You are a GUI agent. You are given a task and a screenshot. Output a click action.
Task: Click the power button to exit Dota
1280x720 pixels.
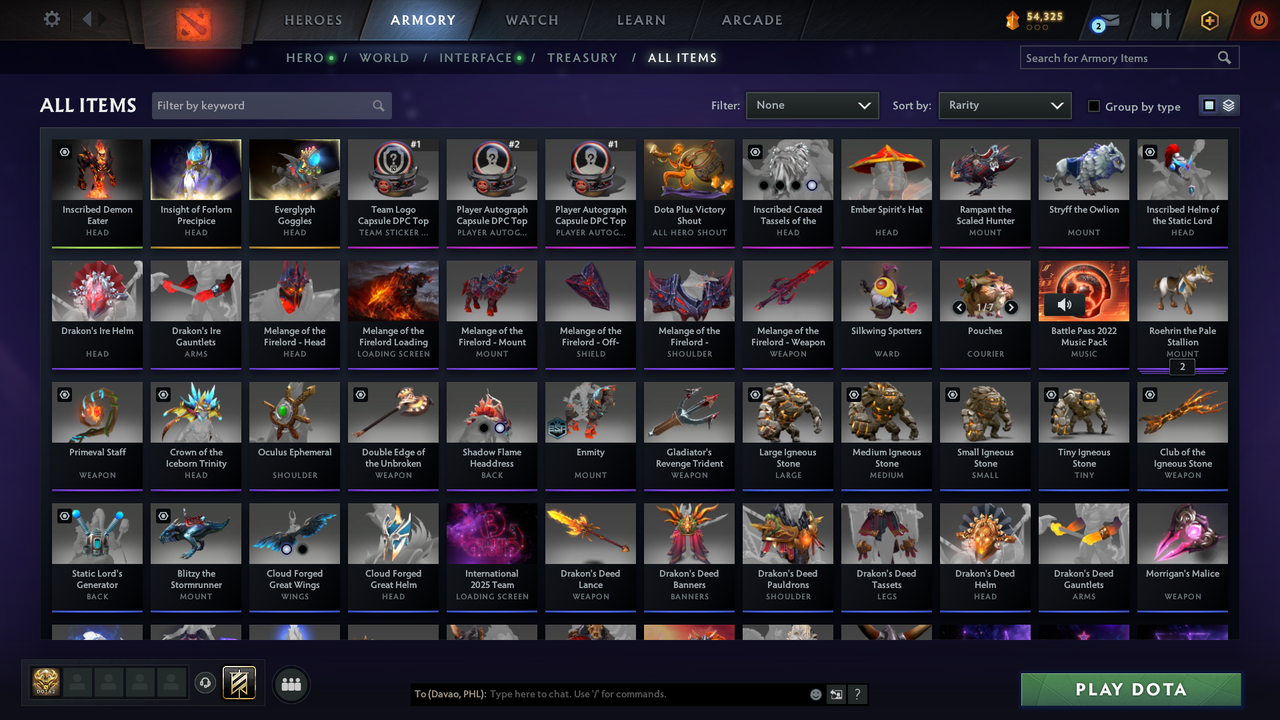pyautogui.click(x=1258, y=19)
